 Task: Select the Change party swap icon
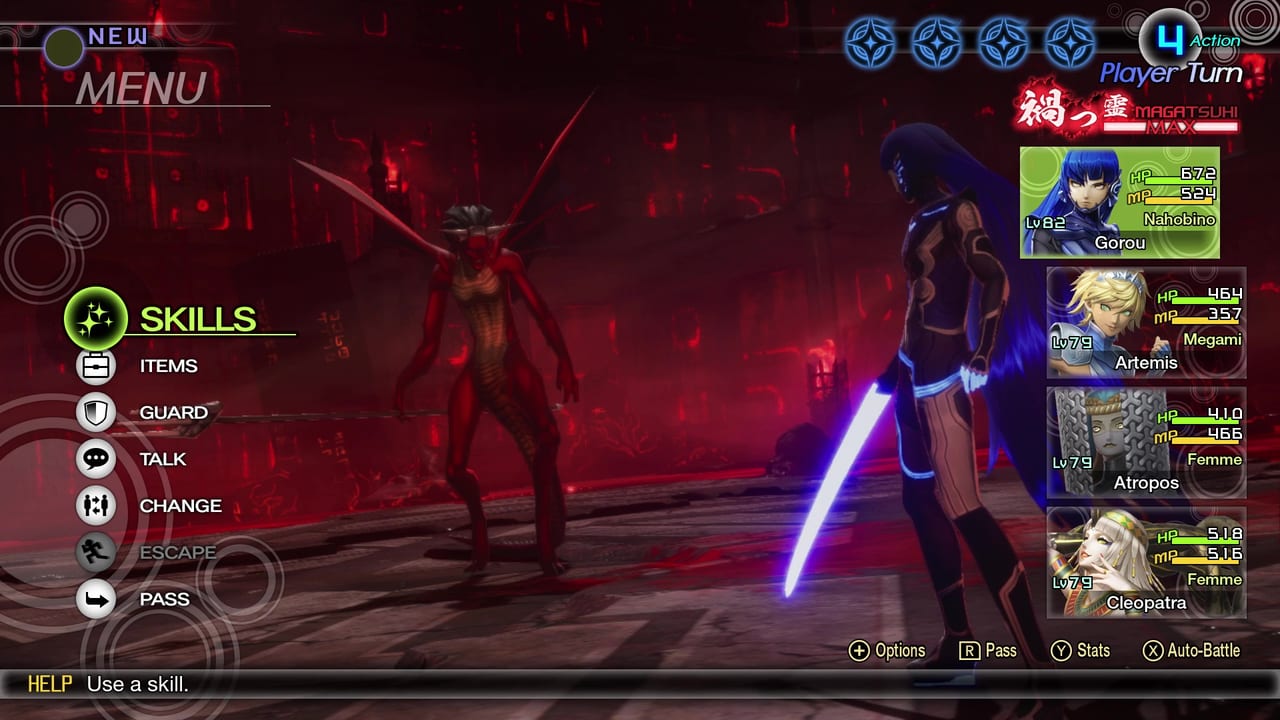point(95,506)
